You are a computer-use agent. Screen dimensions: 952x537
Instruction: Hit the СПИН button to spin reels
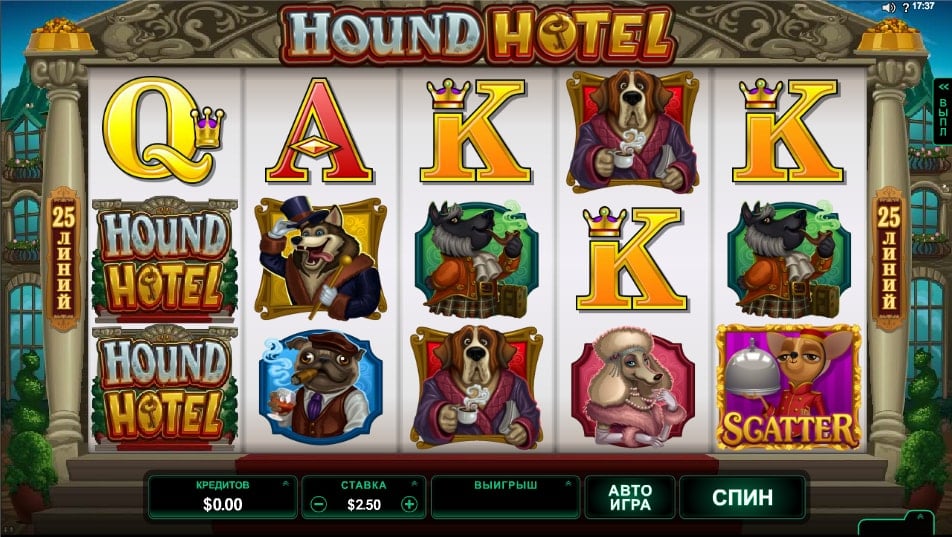pos(742,497)
